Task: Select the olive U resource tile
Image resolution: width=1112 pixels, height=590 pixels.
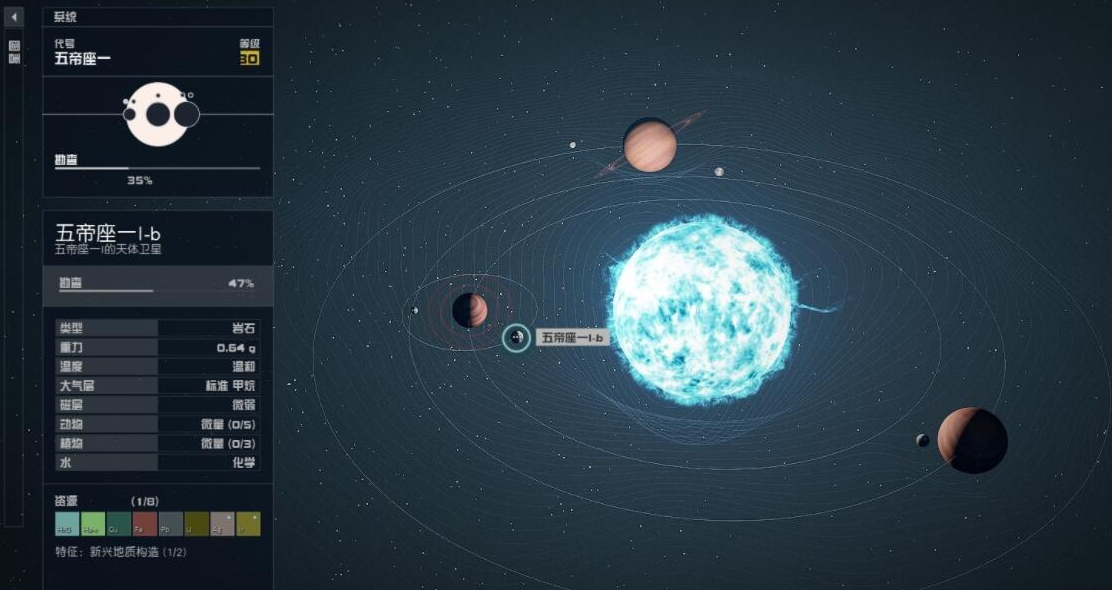Action: point(196,523)
